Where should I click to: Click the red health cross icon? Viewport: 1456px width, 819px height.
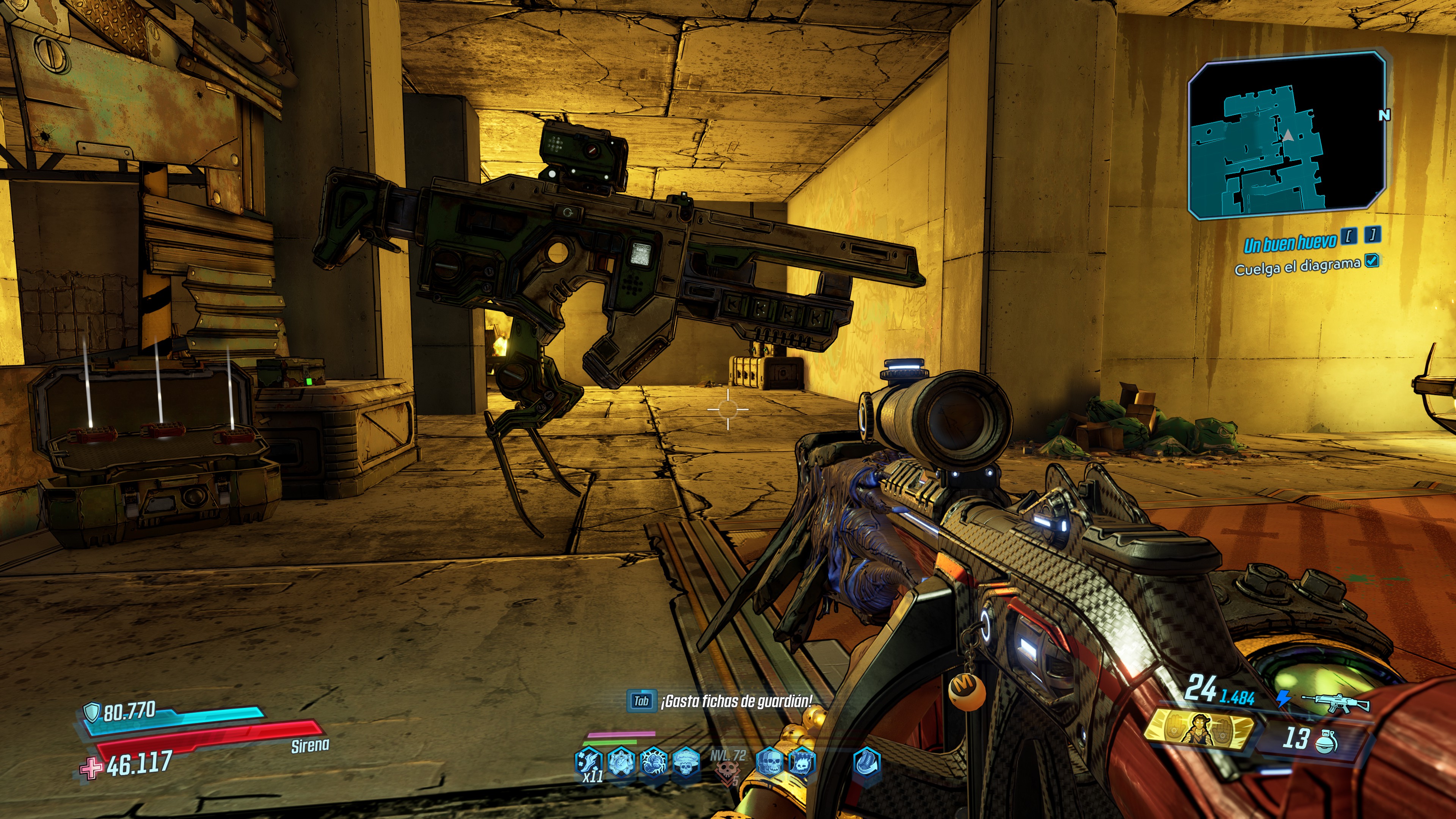pyautogui.click(x=91, y=768)
